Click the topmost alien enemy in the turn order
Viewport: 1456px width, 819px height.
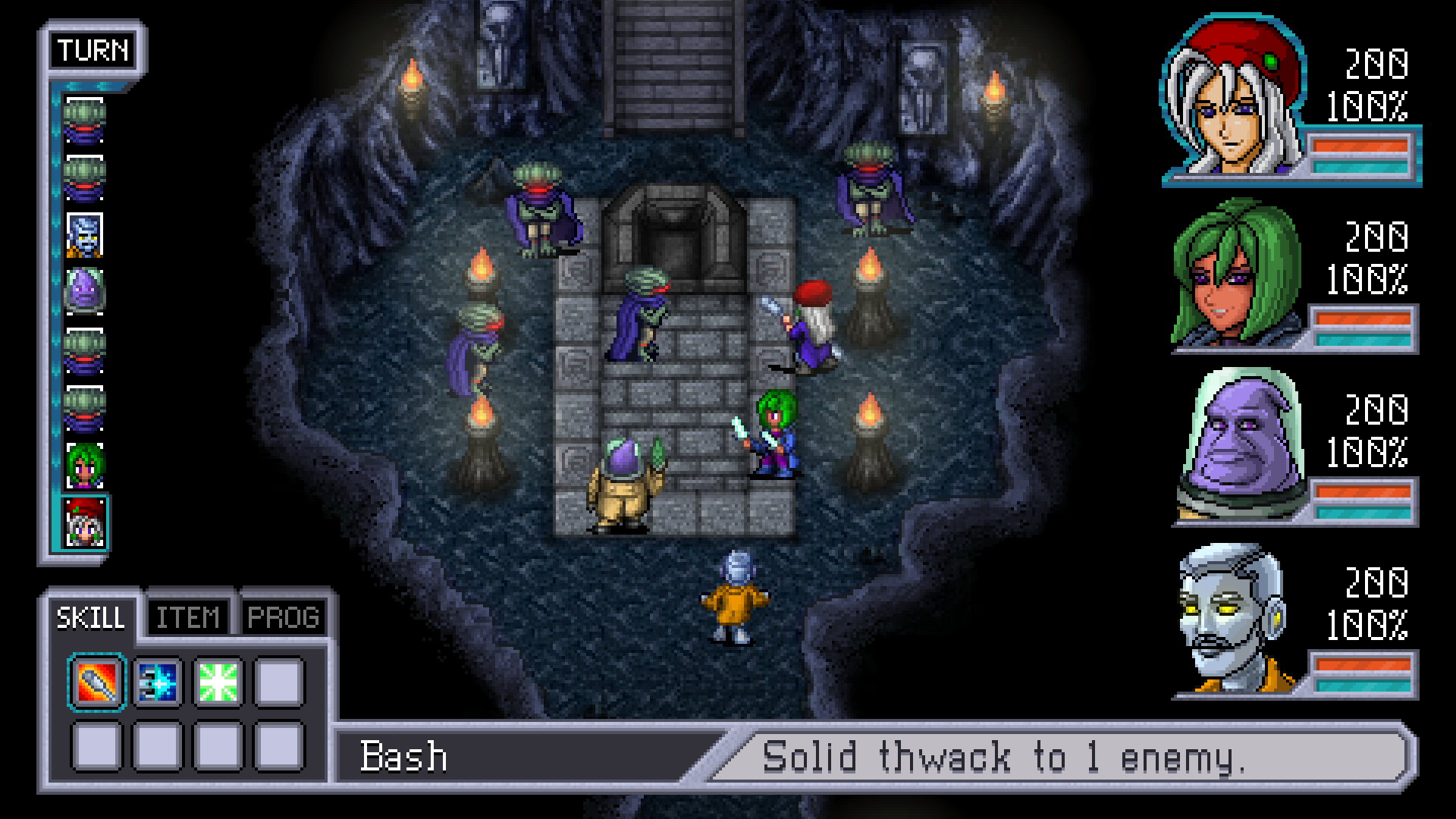(86, 121)
